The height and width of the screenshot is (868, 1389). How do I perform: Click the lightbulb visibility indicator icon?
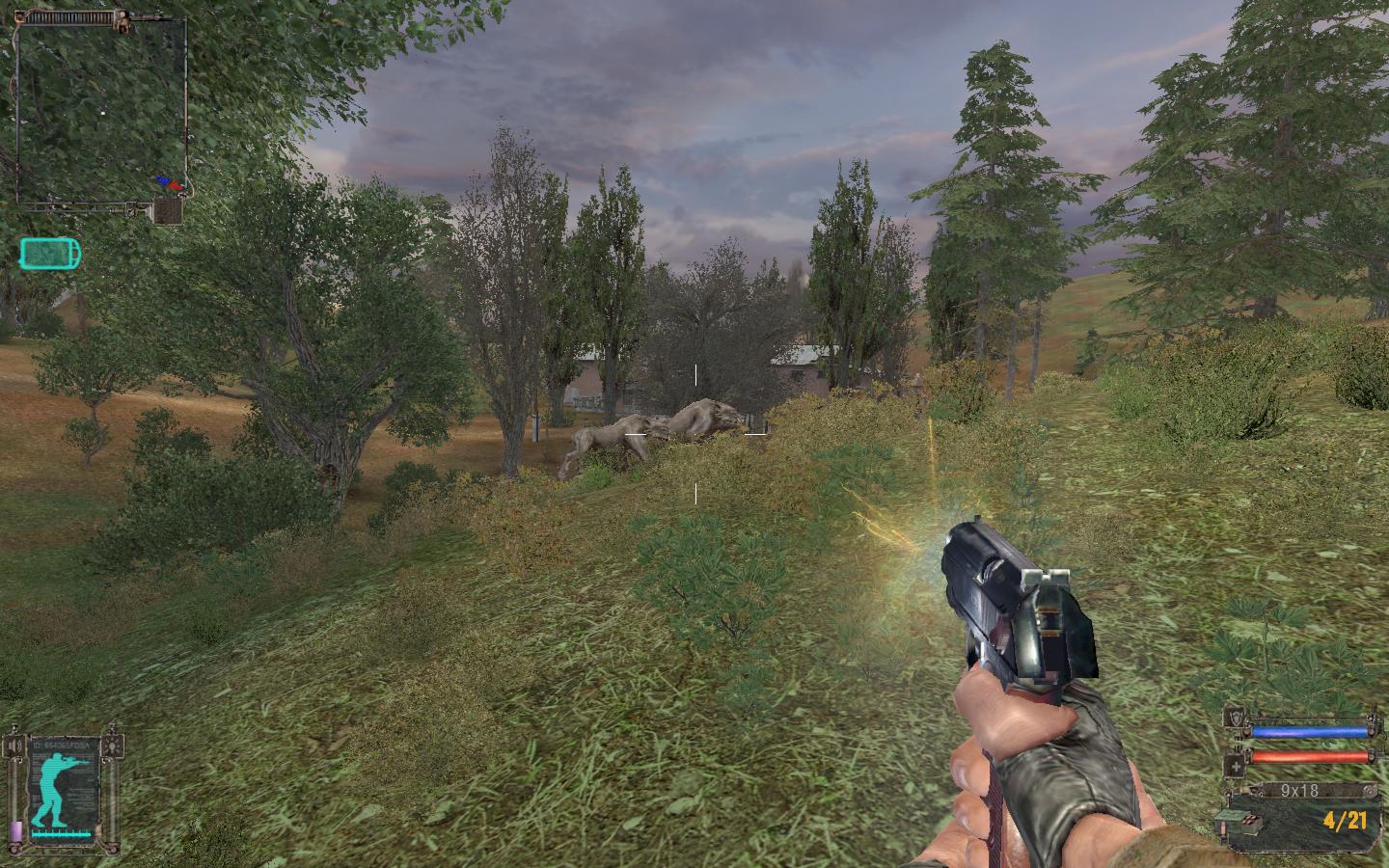coord(115,746)
